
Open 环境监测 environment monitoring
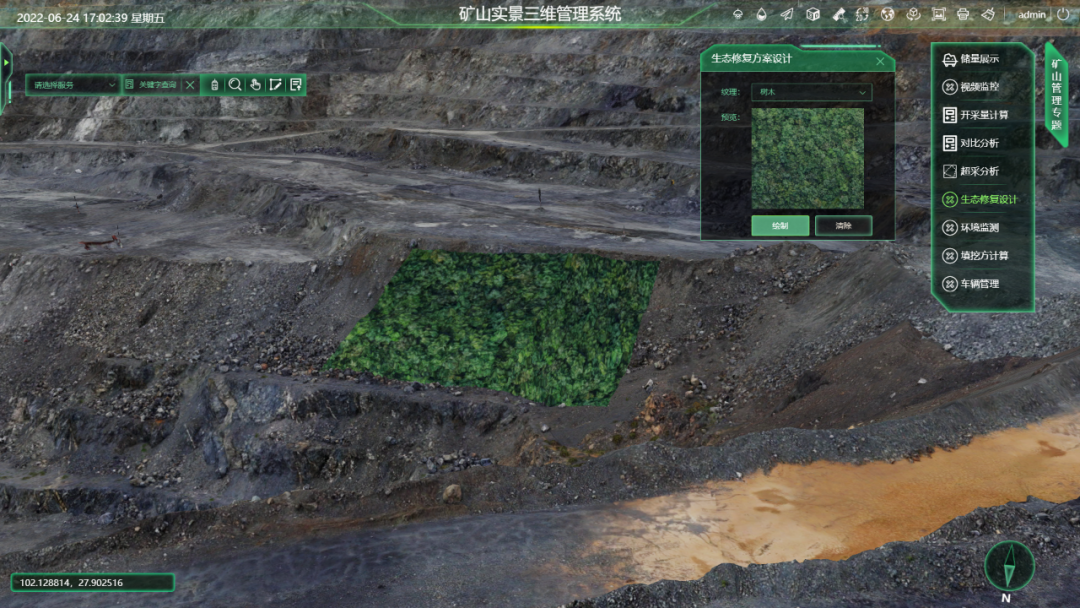978,228
